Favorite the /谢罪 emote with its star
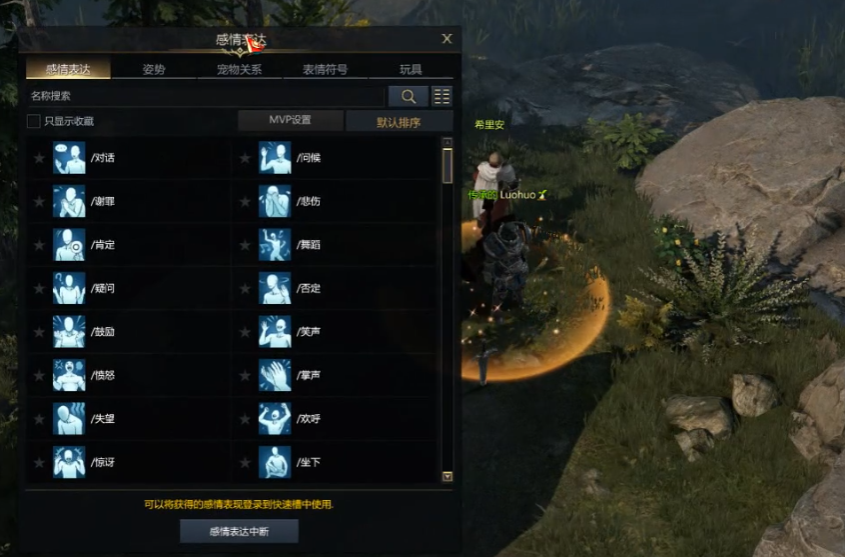The width and height of the screenshot is (845, 557). tap(39, 201)
